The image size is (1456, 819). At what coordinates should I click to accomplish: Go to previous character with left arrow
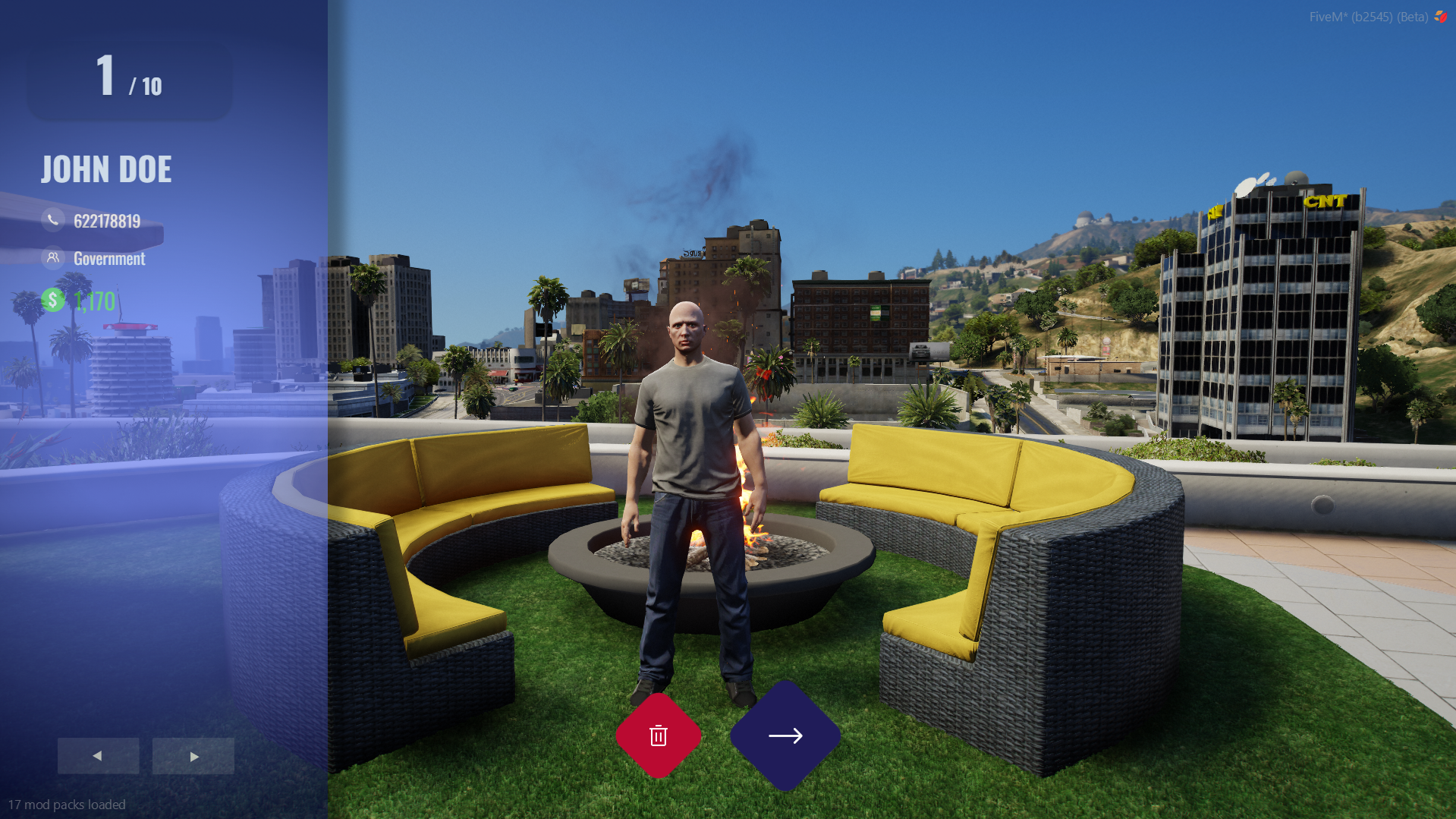pyautogui.click(x=98, y=756)
